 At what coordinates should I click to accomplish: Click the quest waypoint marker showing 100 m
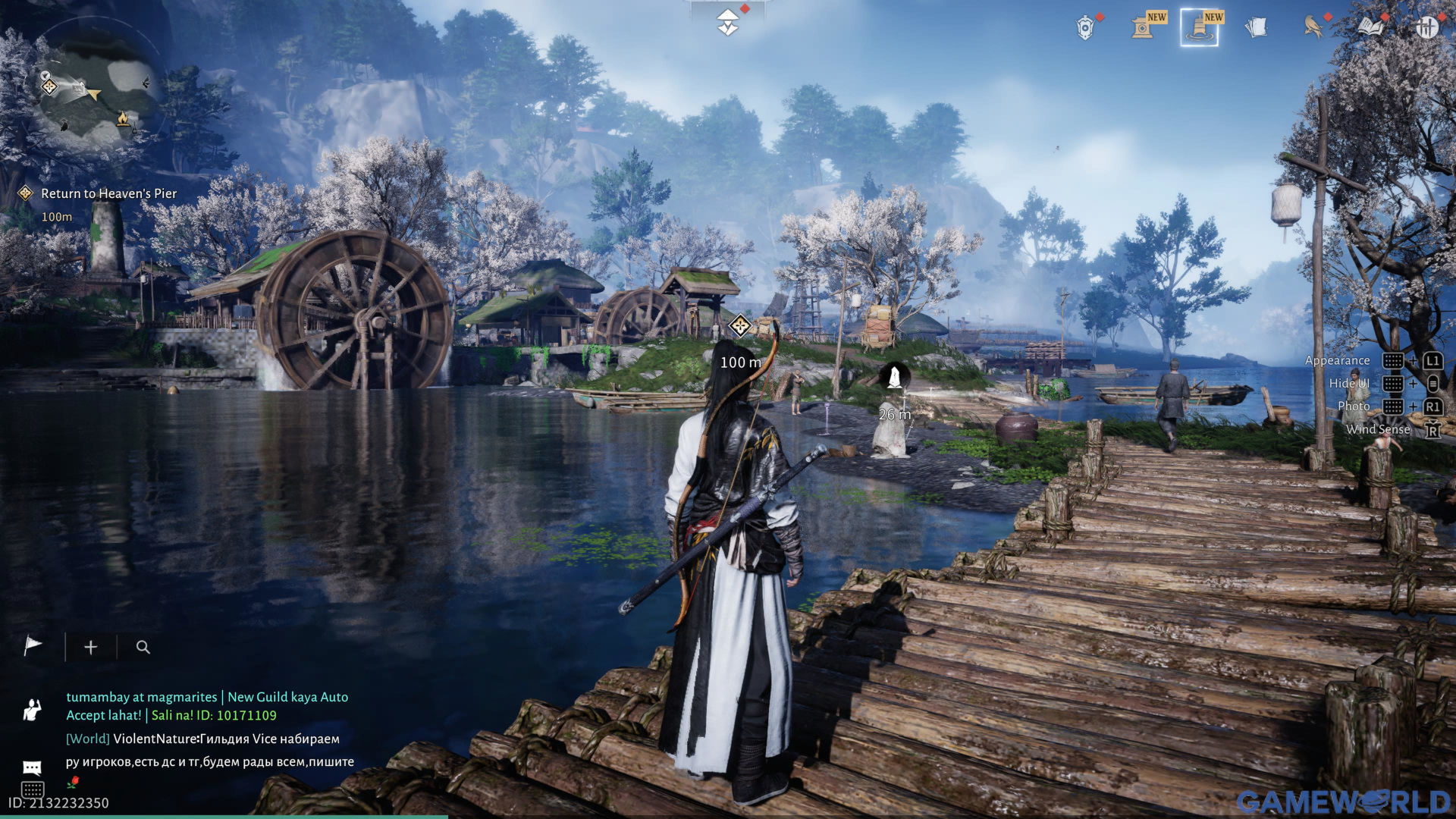(739, 327)
